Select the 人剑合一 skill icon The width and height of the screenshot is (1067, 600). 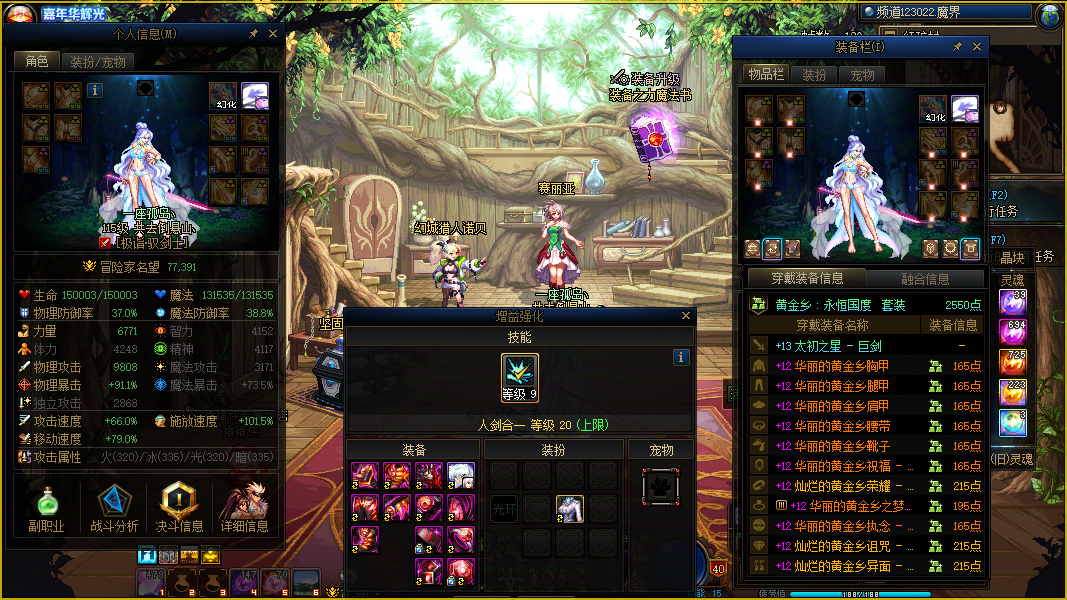coord(520,380)
